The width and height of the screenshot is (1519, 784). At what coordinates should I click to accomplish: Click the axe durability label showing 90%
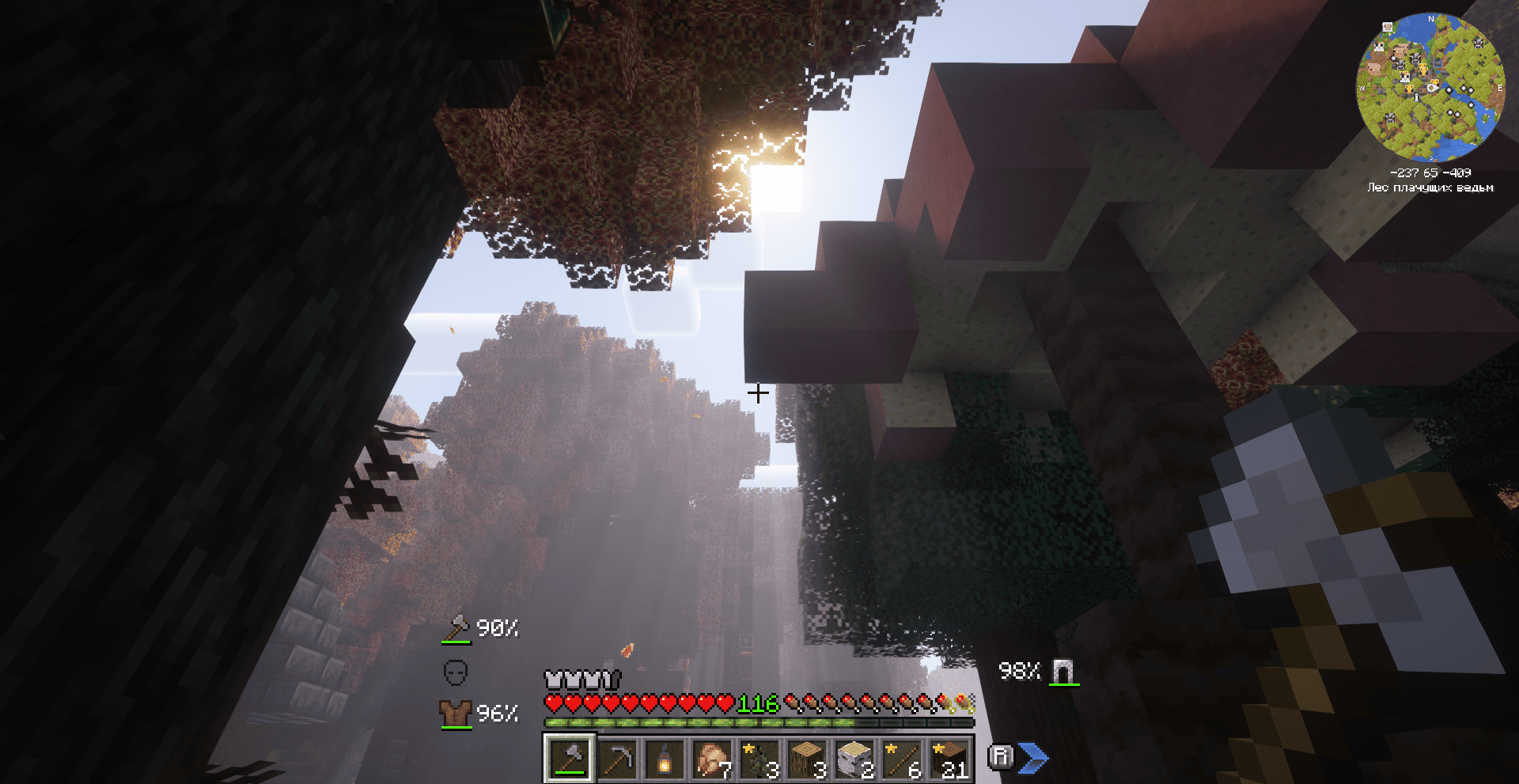pos(497,629)
